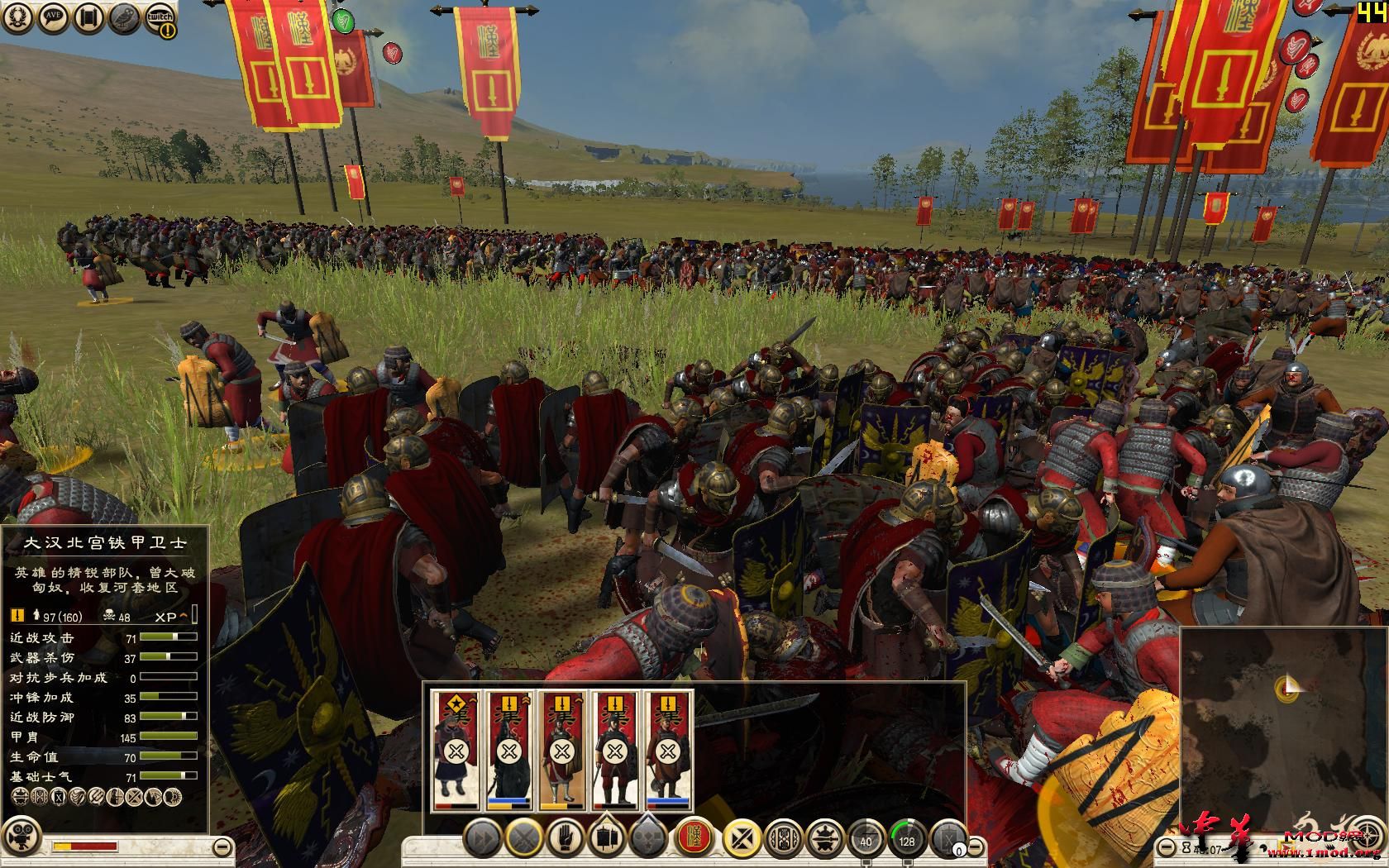Collapse the unit info panel minus button

point(222,847)
